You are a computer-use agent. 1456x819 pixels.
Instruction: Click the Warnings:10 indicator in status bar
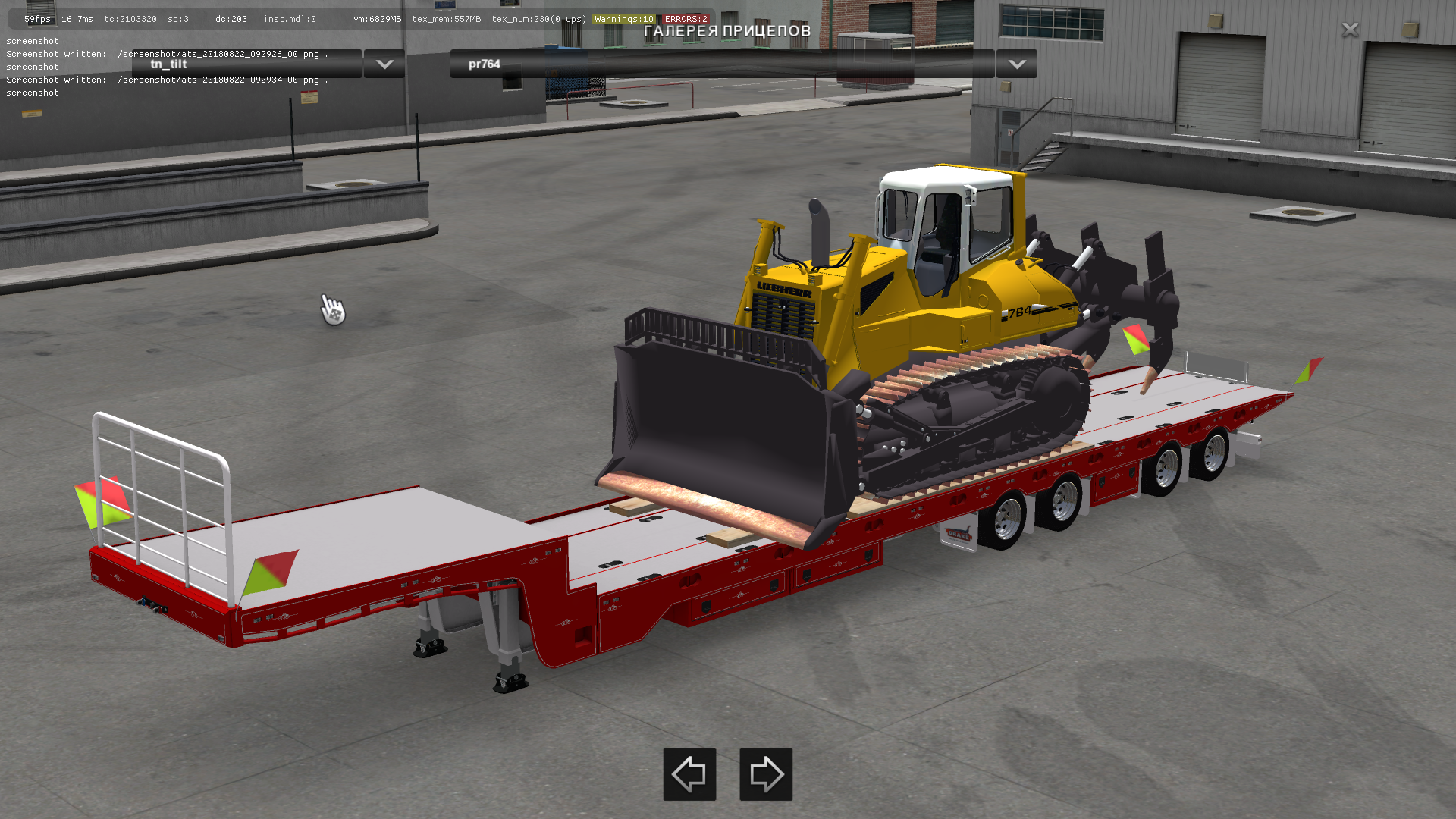[x=623, y=19]
